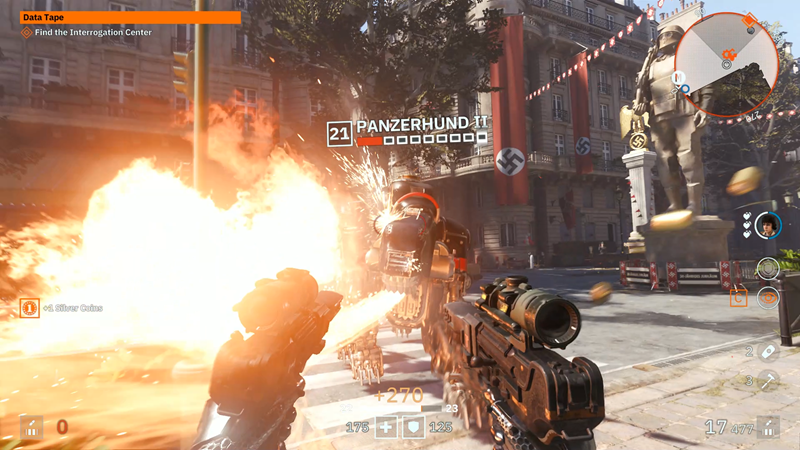Select the orange diamond objective marker on minimap

coord(747,19)
